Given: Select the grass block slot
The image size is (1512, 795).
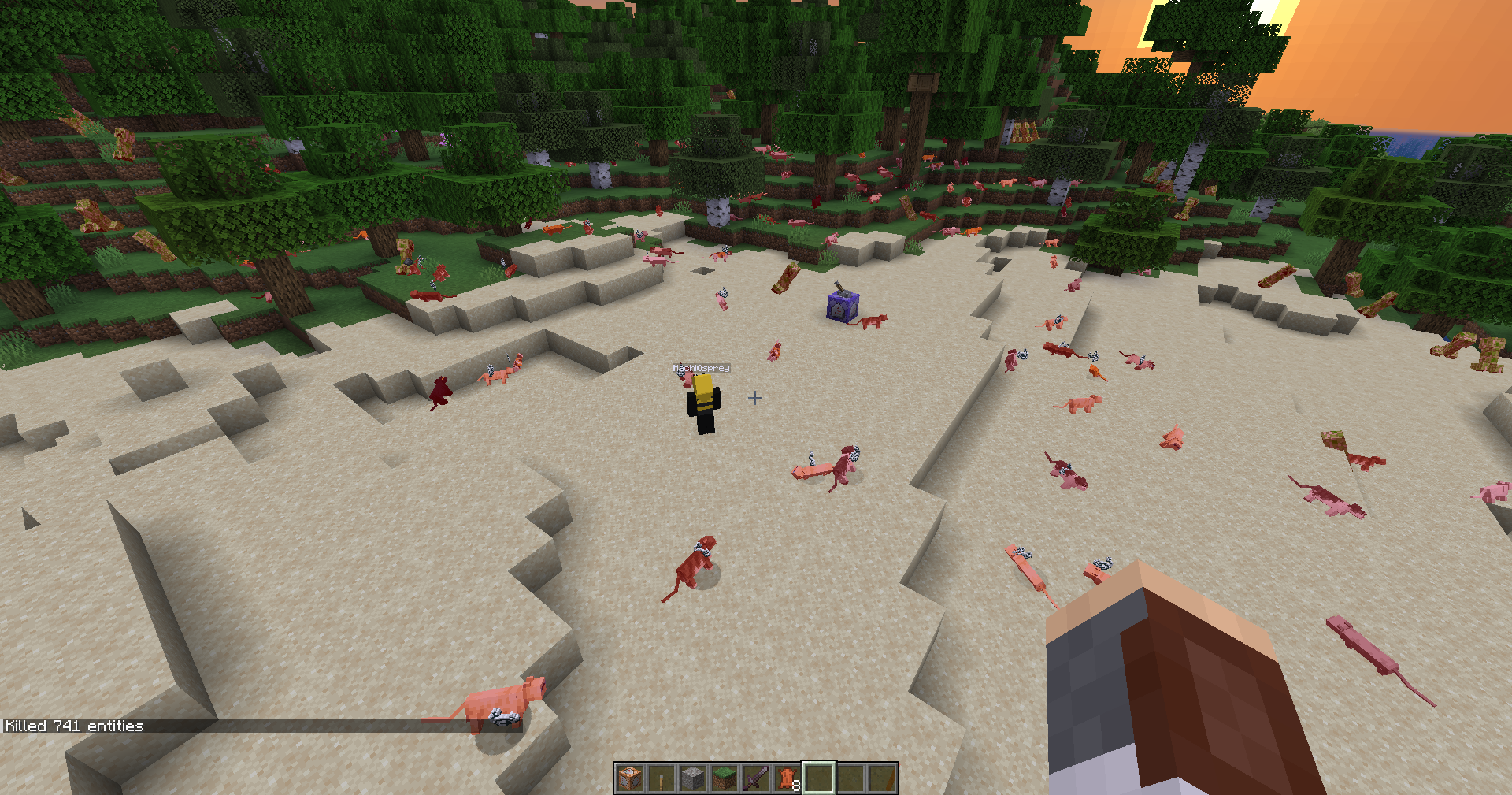Looking at the screenshot, I should click(x=724, y=778).
